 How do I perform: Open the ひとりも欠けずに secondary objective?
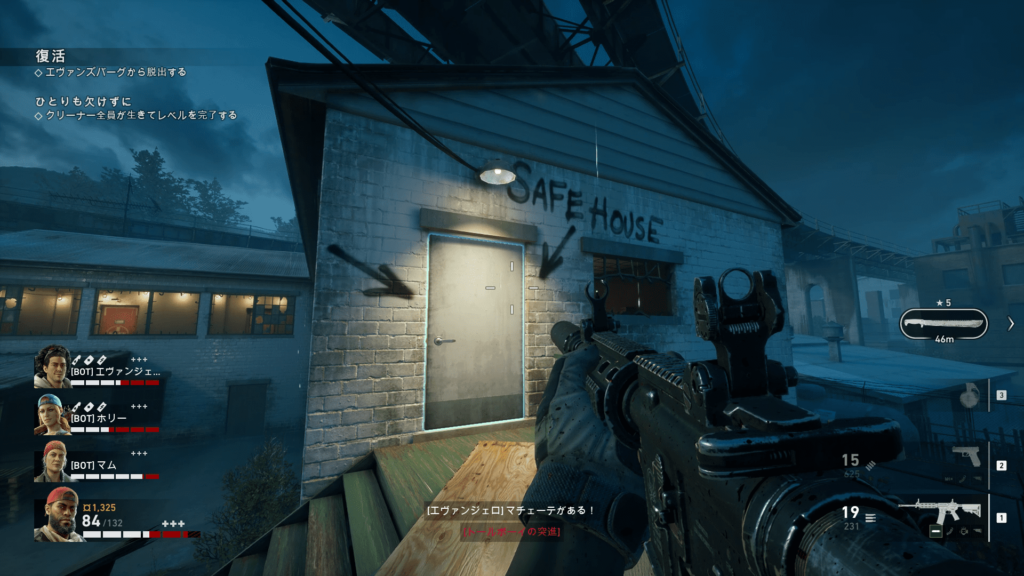tap(81, 100)
